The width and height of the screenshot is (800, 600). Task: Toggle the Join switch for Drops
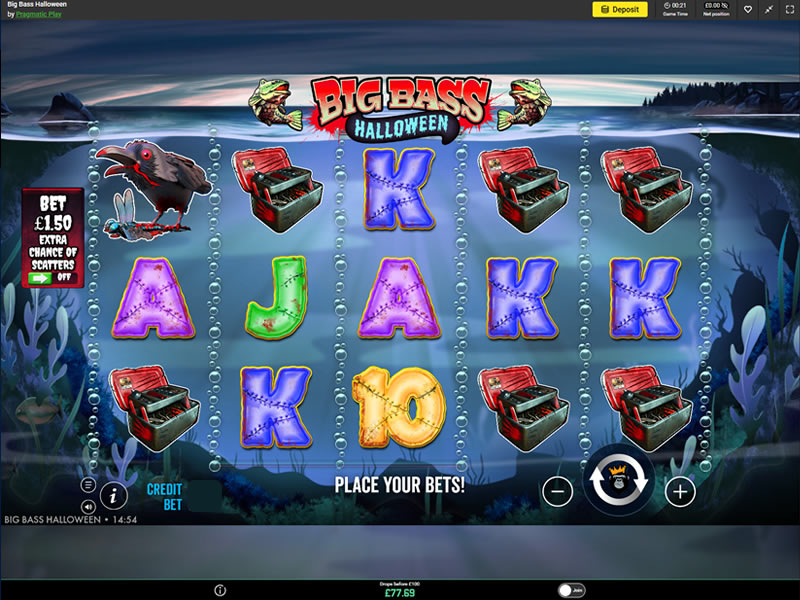pyautogui.click(x=570, y=590)
